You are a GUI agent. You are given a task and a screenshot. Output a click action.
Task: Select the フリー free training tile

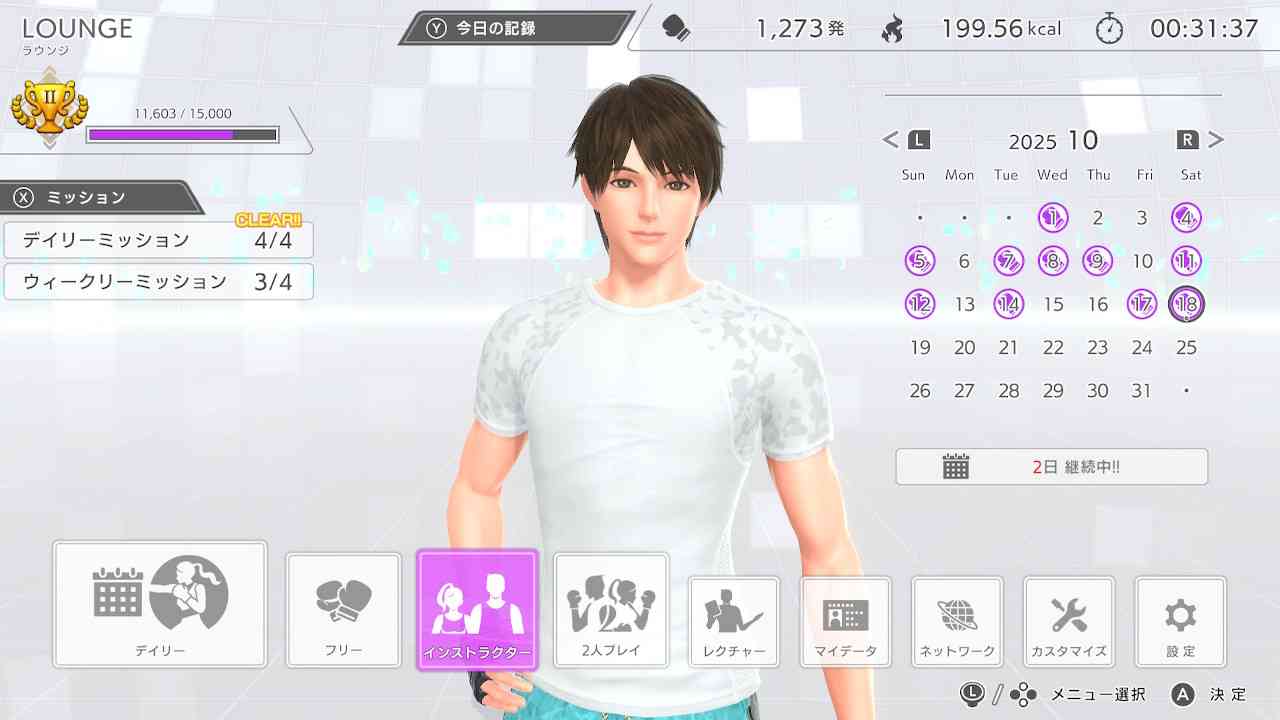[344, 609]
